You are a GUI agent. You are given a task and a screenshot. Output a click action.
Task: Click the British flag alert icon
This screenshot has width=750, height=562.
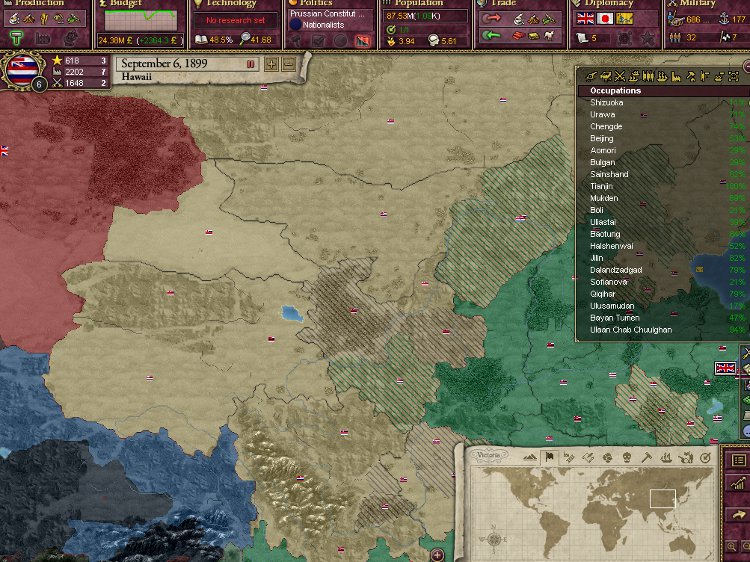point(725,369)
